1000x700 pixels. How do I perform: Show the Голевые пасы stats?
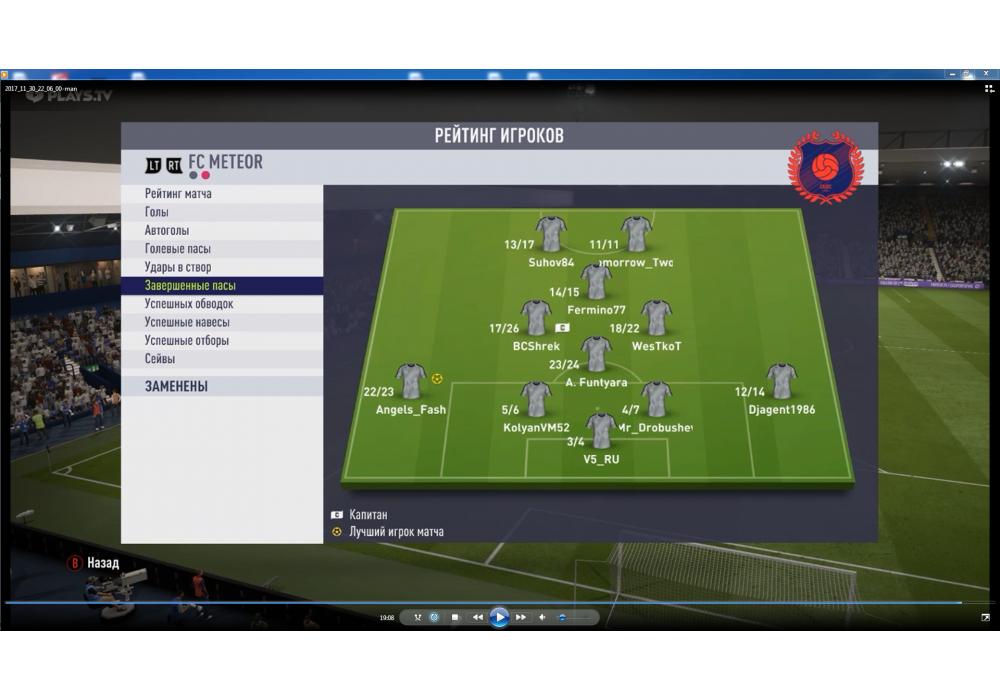[178, 249]
